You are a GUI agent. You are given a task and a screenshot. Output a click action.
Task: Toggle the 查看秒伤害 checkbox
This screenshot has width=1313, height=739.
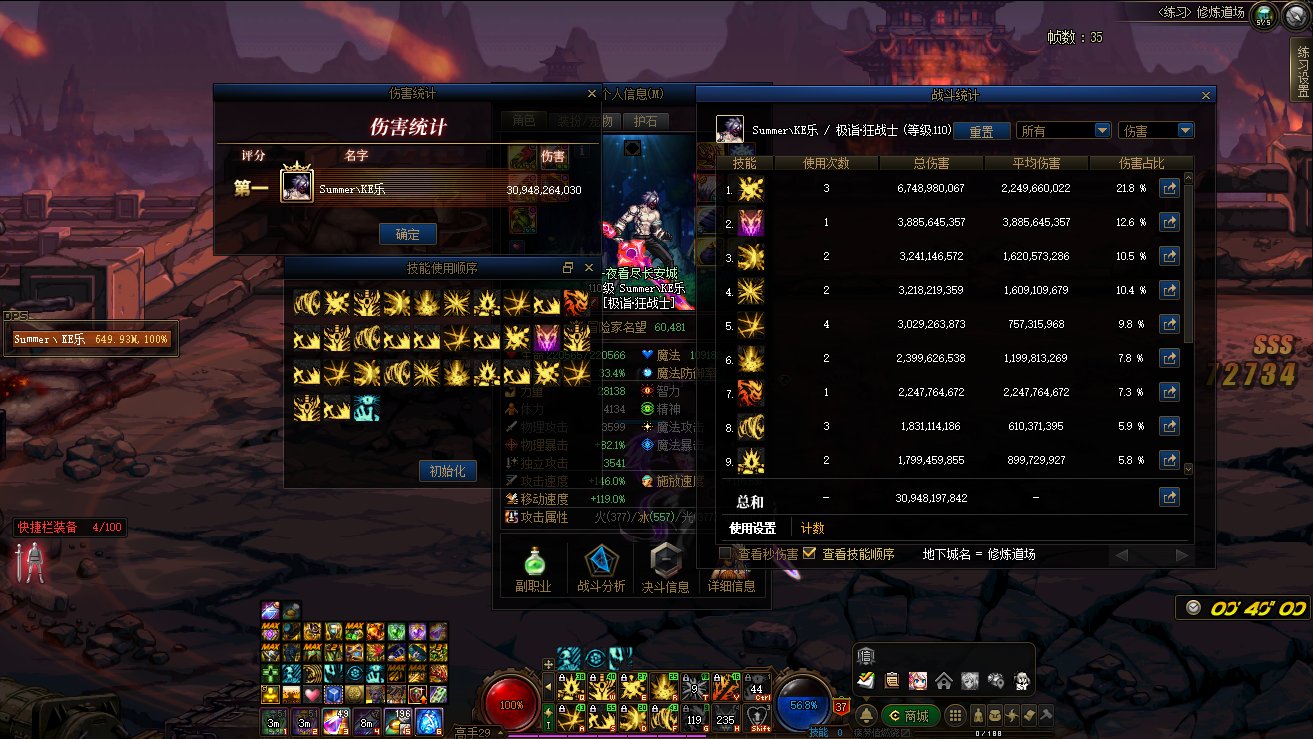726,554
